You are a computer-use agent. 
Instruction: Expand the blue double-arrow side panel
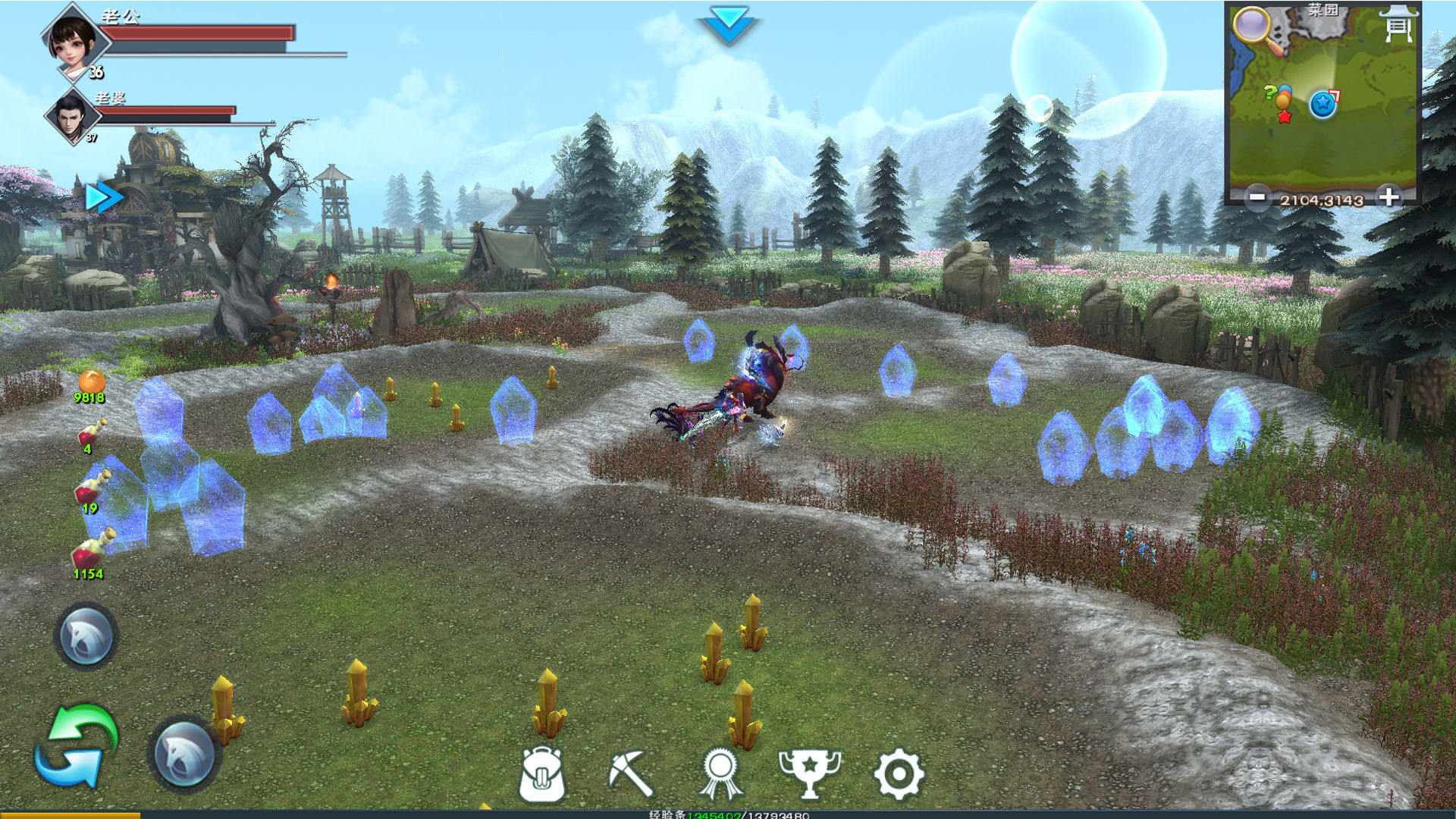104,197
